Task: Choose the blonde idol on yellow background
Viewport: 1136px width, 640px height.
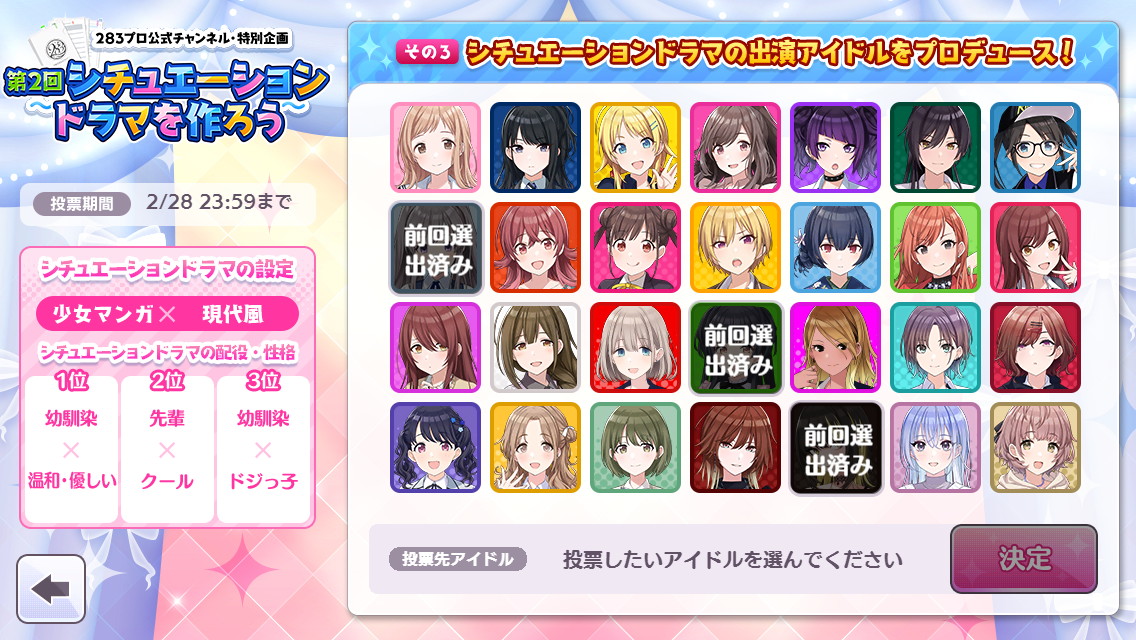Action: point(635,147)
